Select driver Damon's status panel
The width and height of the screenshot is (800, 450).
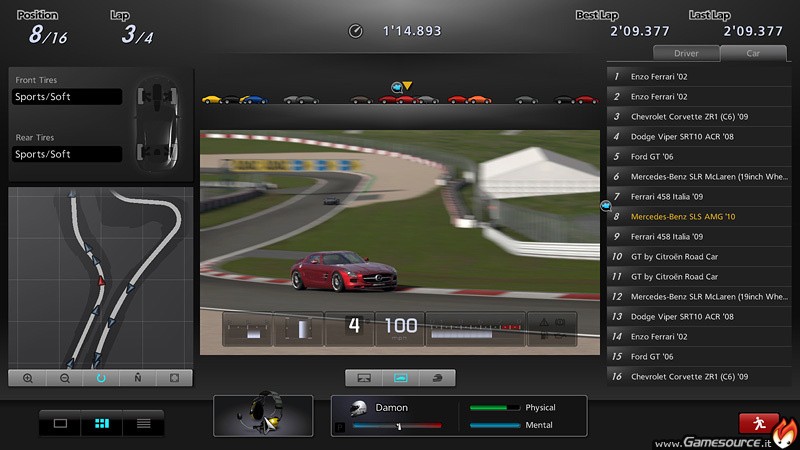tap(458, 415)
